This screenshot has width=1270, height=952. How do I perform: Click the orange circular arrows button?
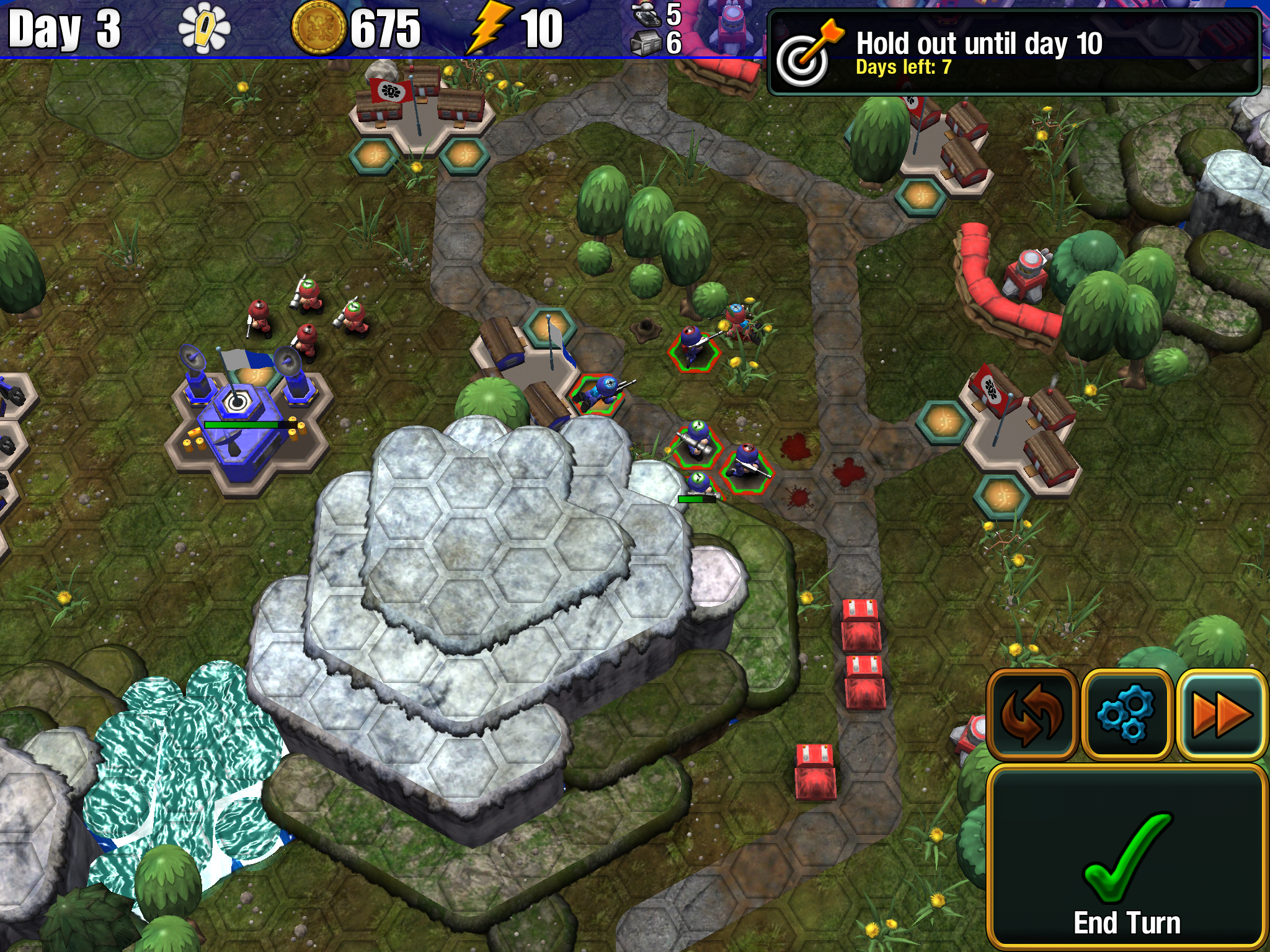1032,715
